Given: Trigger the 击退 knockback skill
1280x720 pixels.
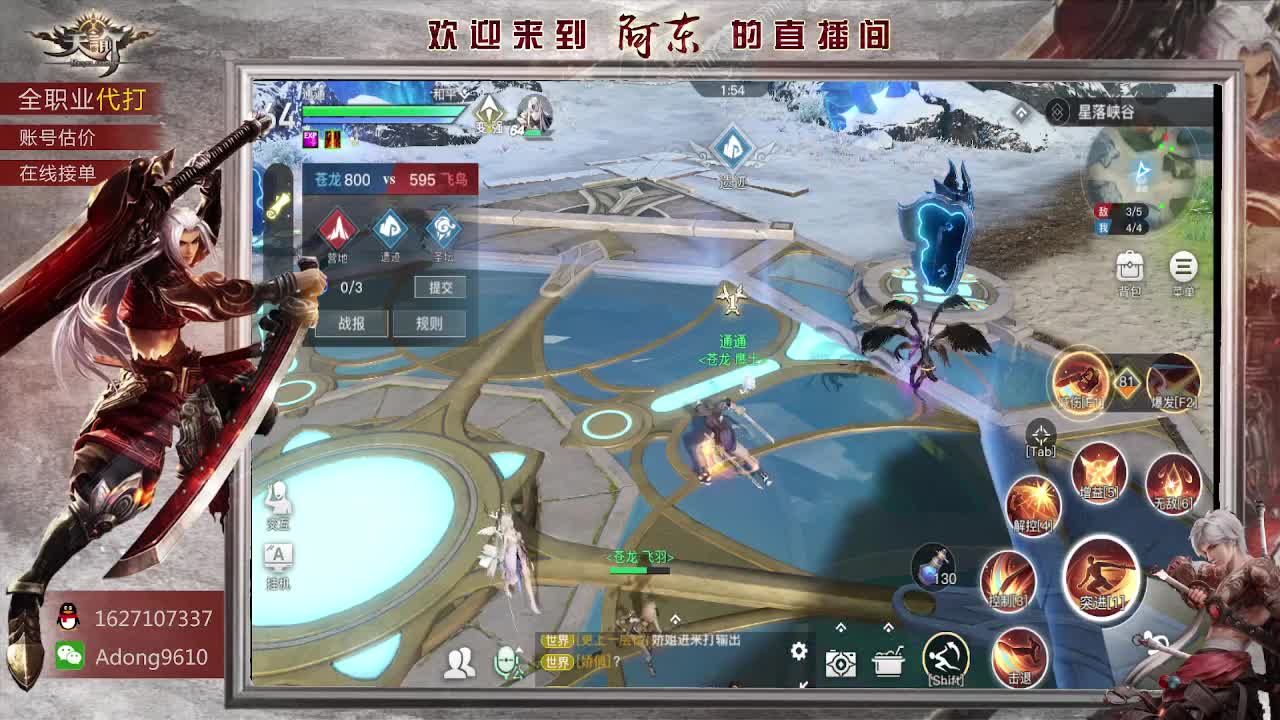Looking at the screenshot, I should pyautogui.click(x=1019, y=657).
